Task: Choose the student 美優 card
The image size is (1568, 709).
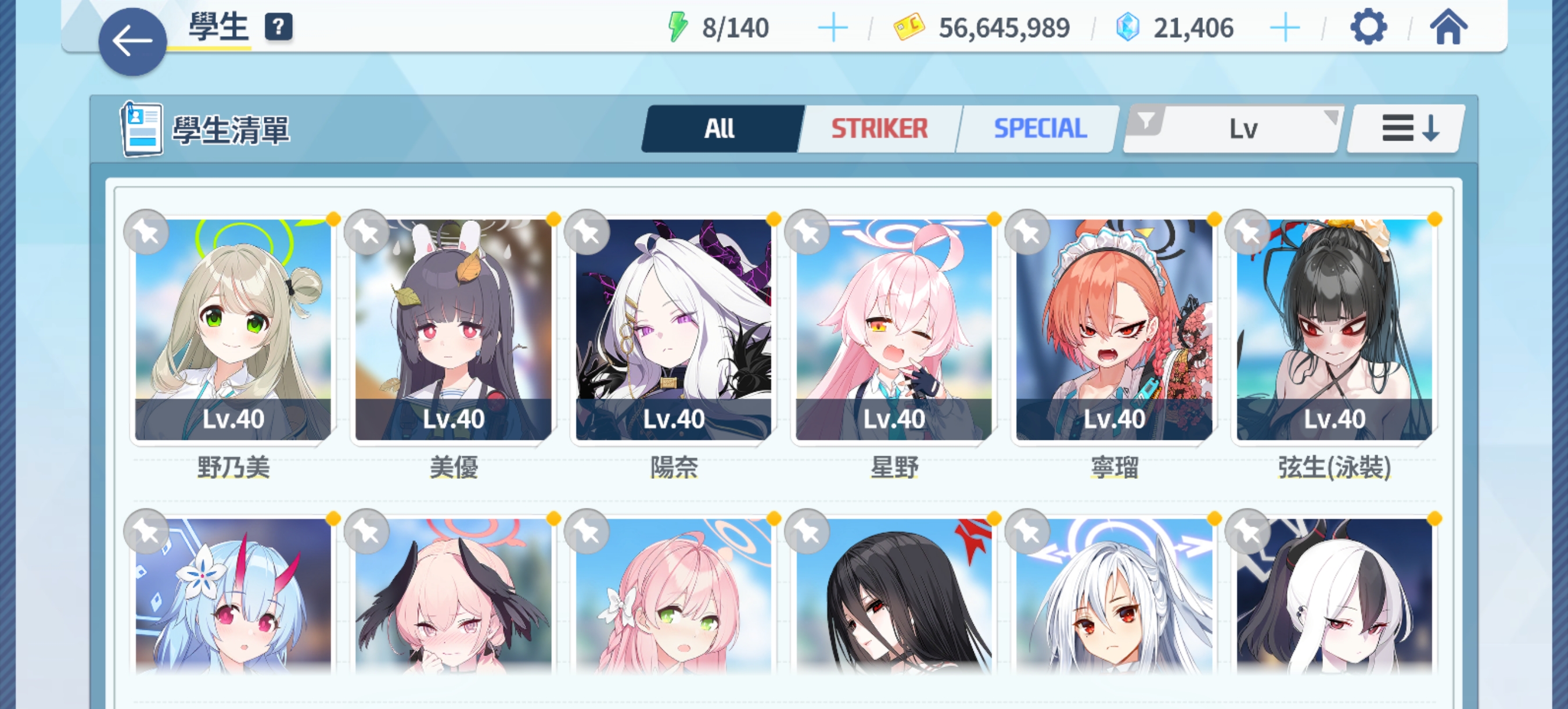Action: (x=454, y=330)
